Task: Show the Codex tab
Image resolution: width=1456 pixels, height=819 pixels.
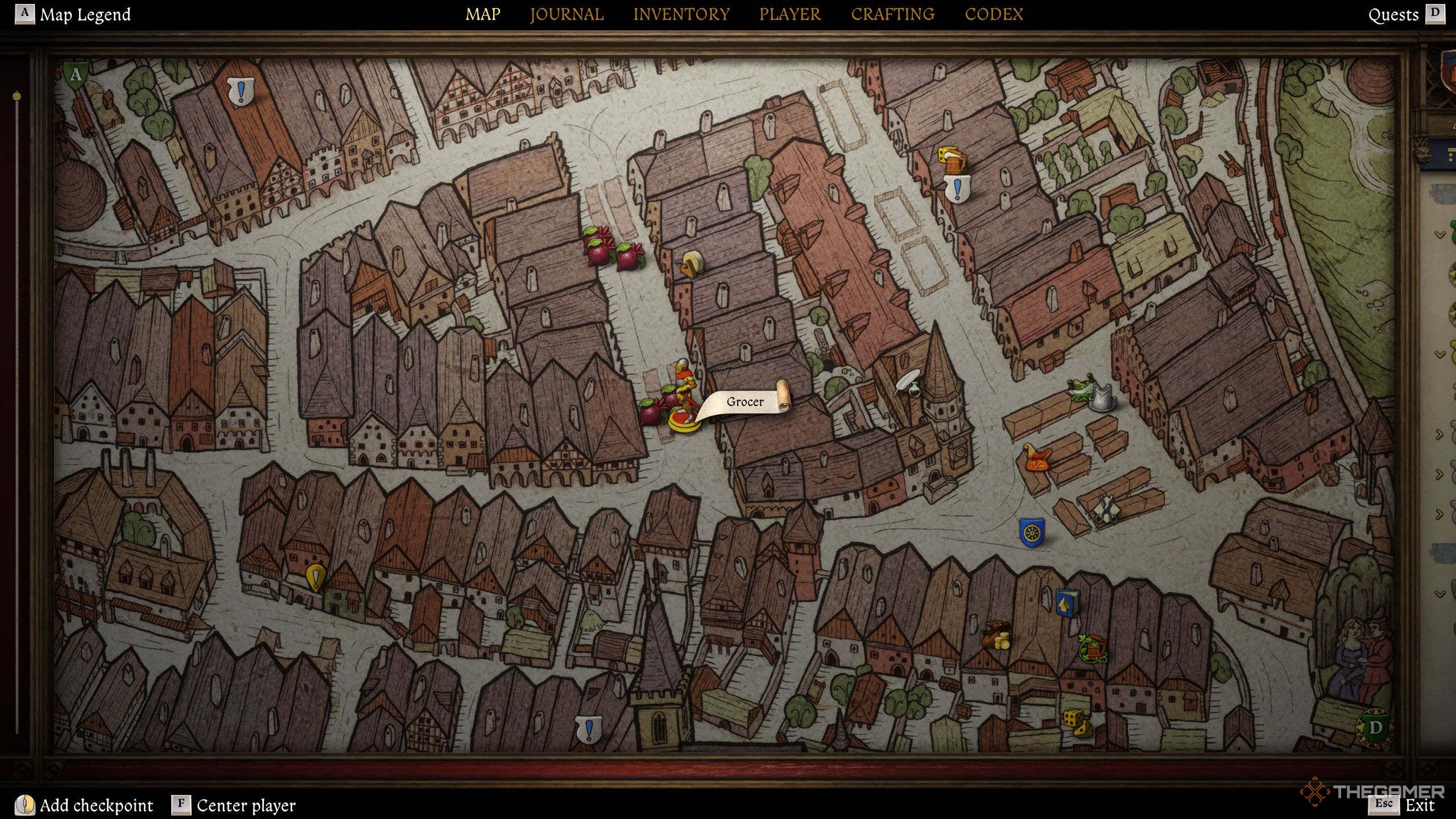Action: [x=994, y=14]
